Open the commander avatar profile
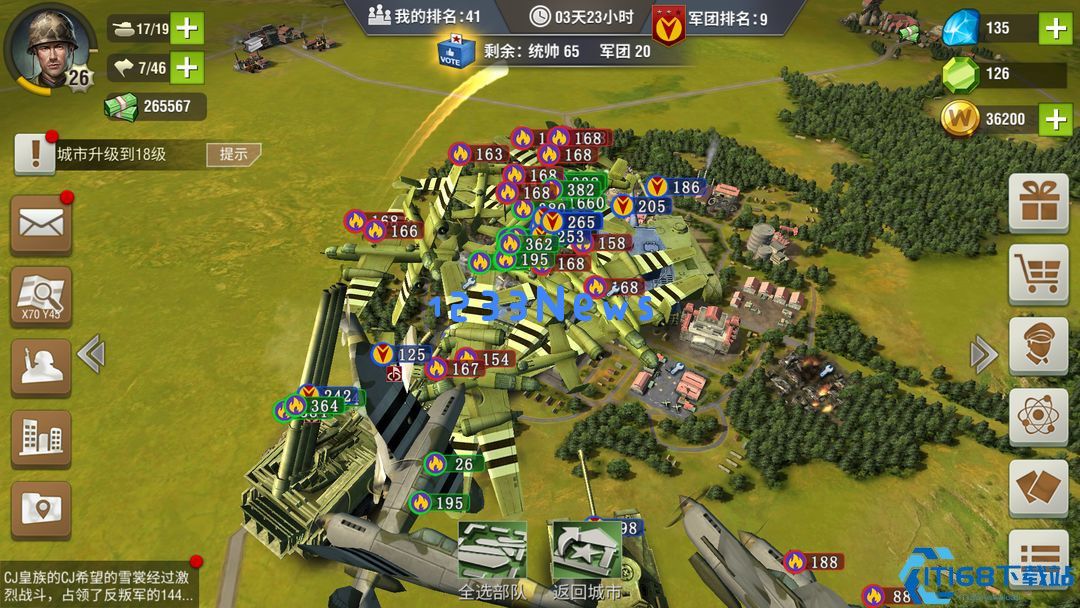Screen dimensions: 1080x608 point(42,46)
